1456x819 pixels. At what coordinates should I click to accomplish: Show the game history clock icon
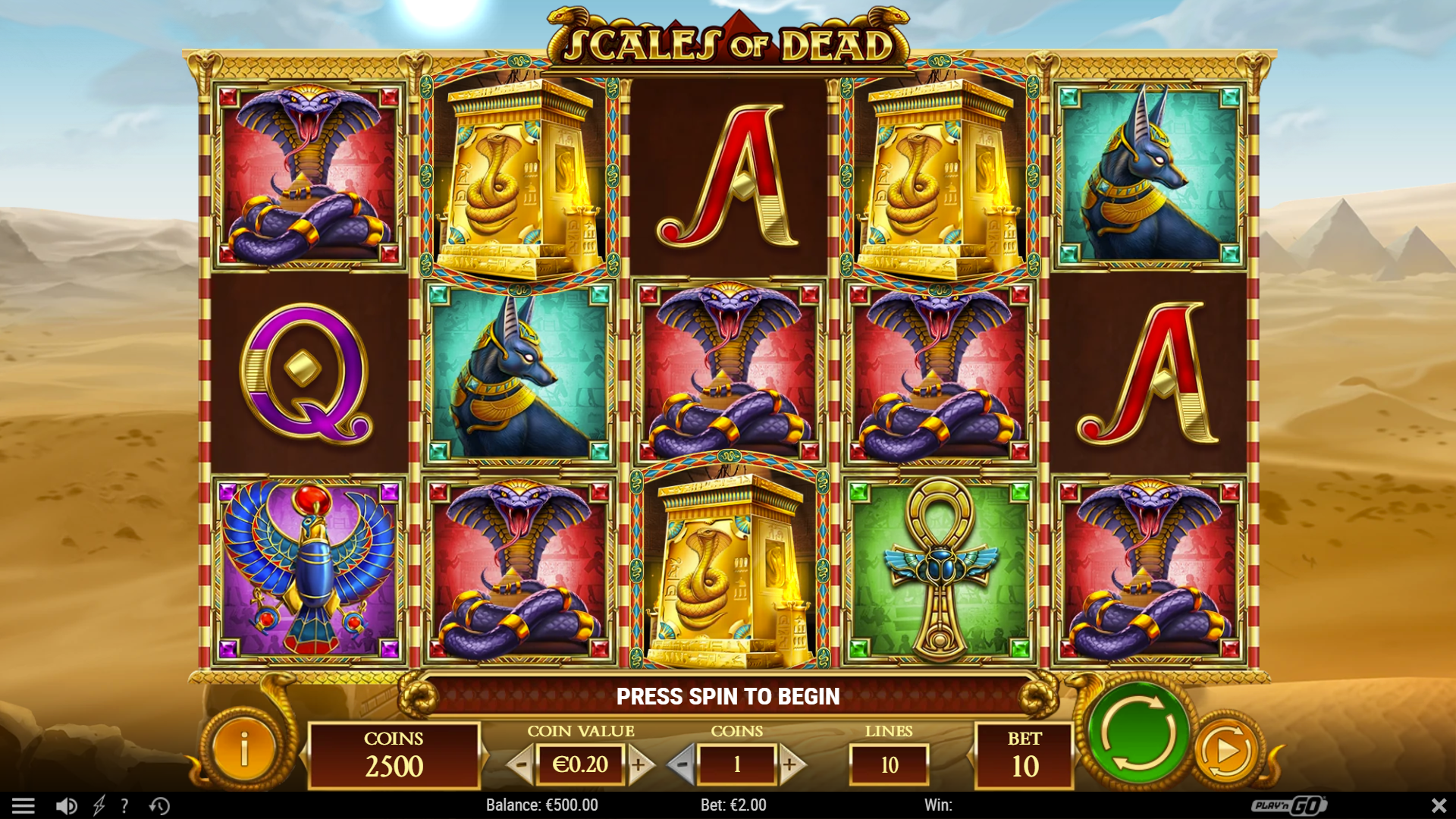[x=159, y=805]
